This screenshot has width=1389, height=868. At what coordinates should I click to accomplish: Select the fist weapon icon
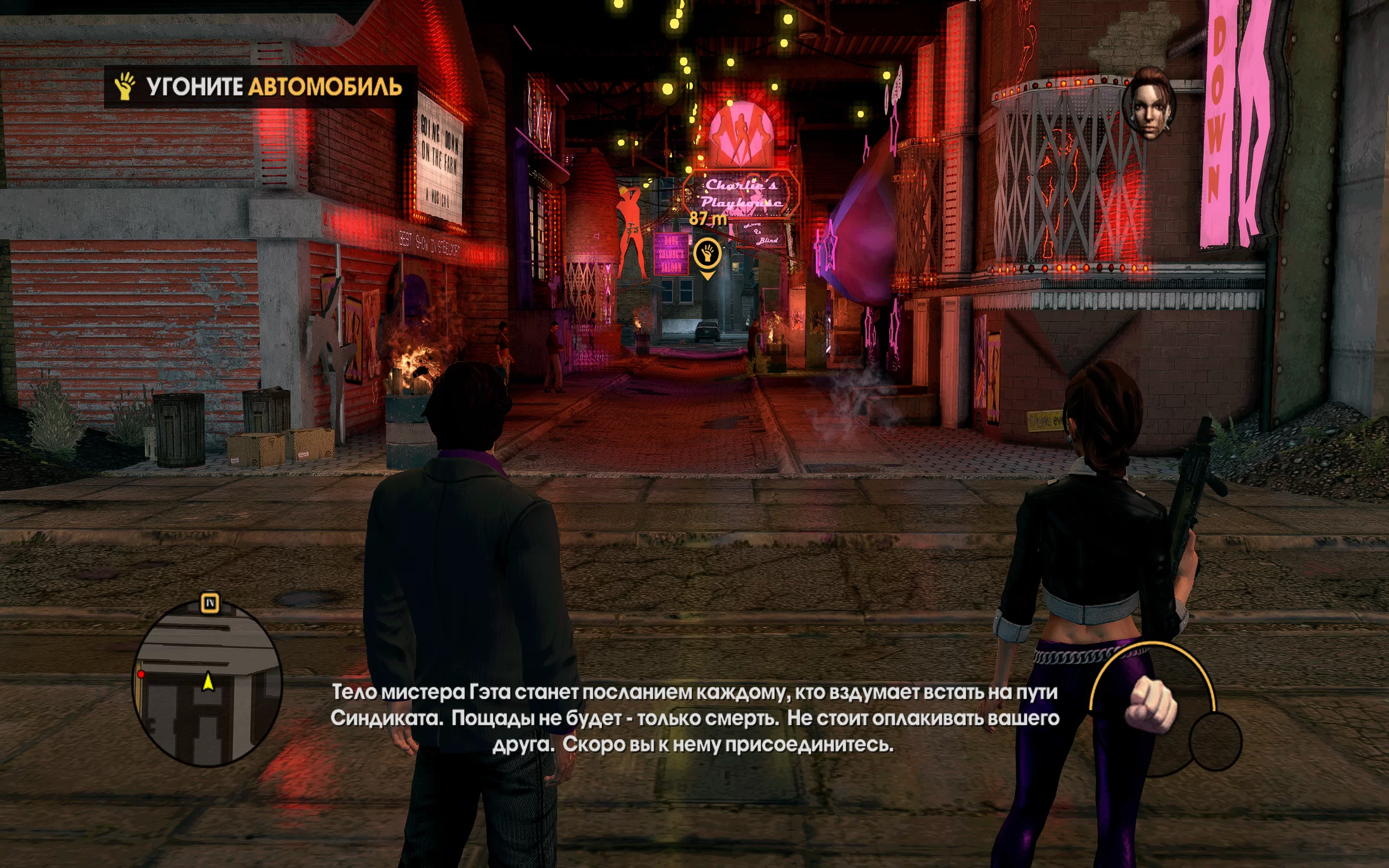1150,704
